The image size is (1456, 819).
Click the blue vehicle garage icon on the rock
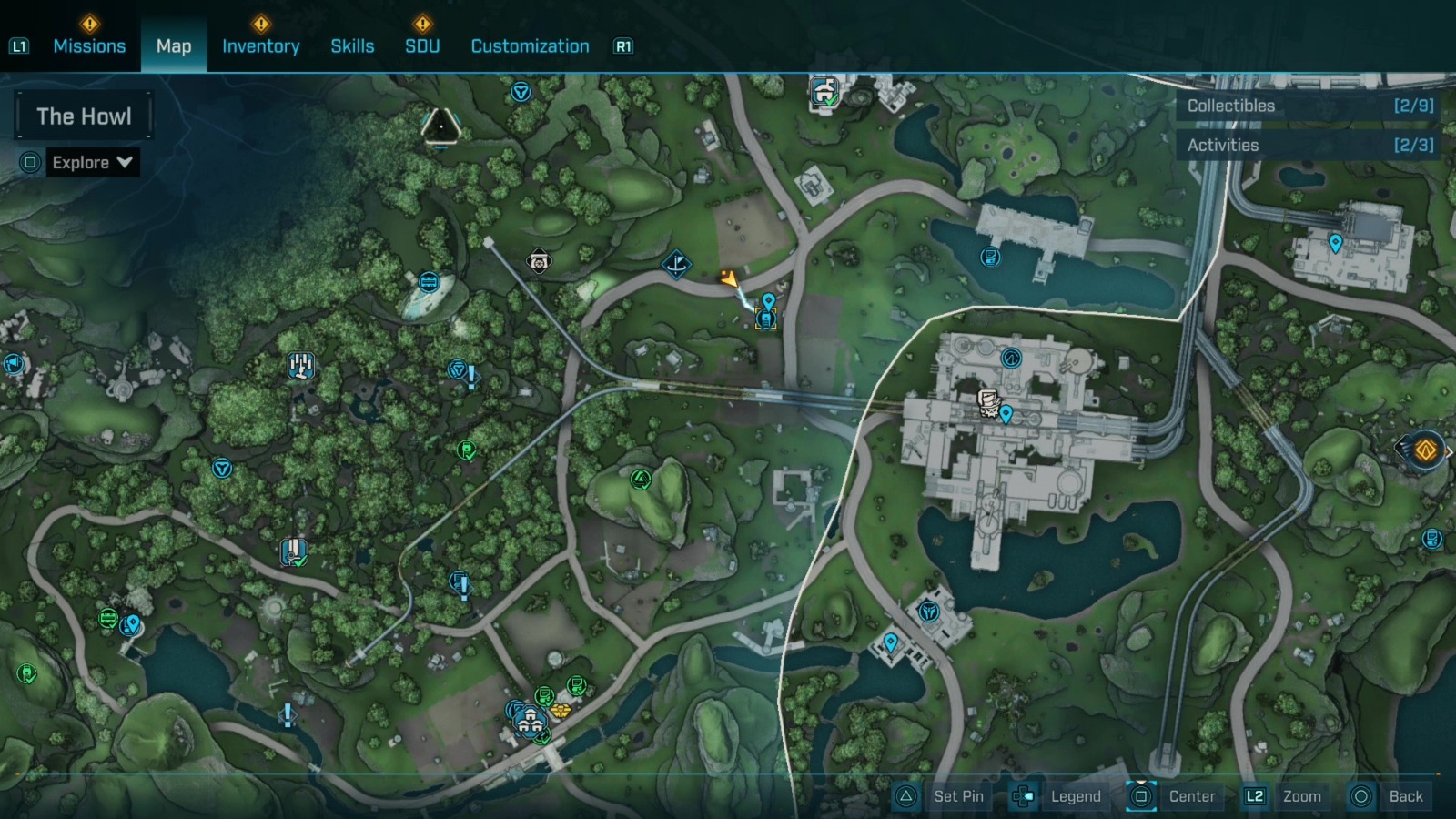point(429,281)
